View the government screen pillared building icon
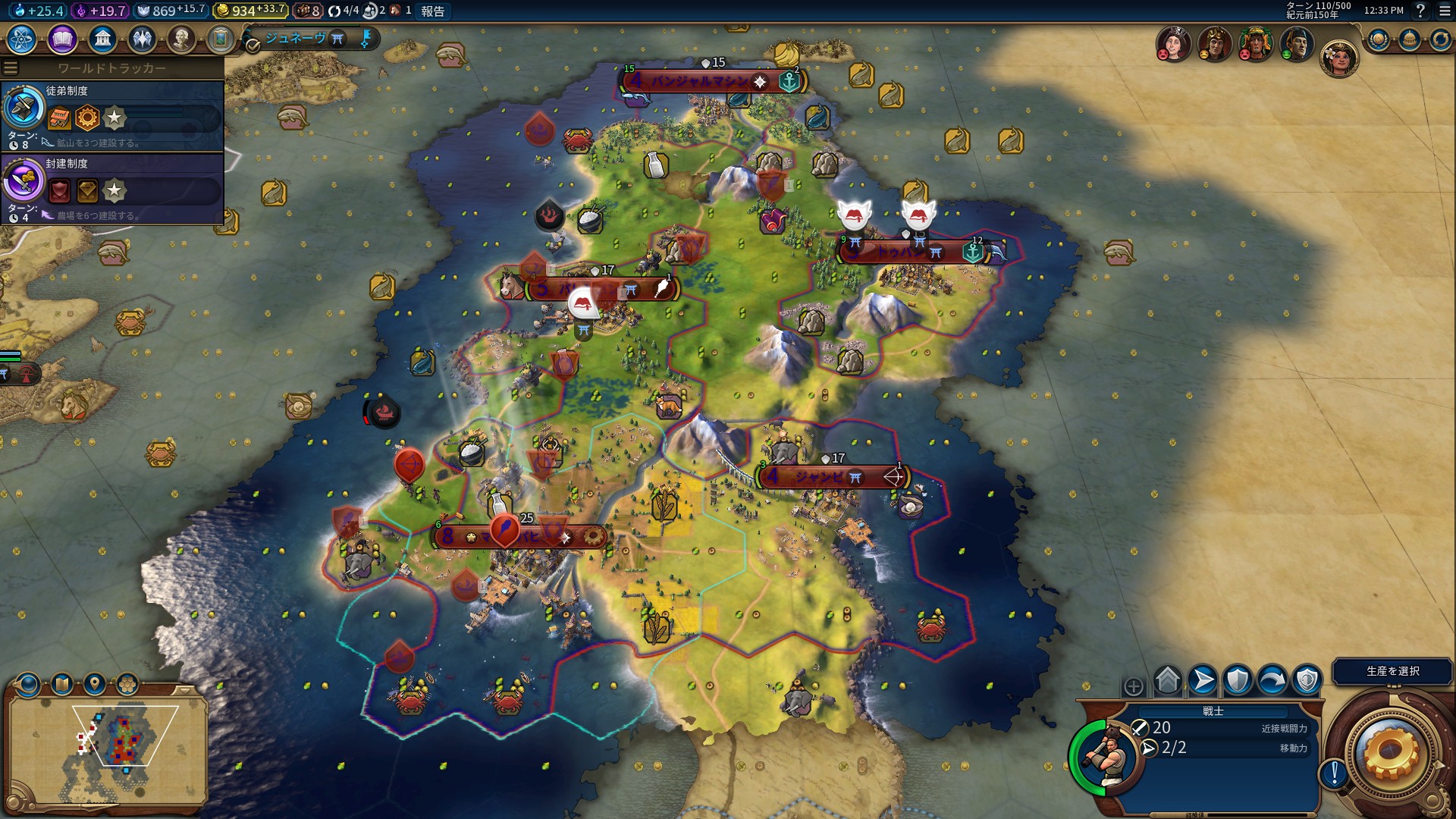This screenshot has height=819, width=1456. click(102, 39)
